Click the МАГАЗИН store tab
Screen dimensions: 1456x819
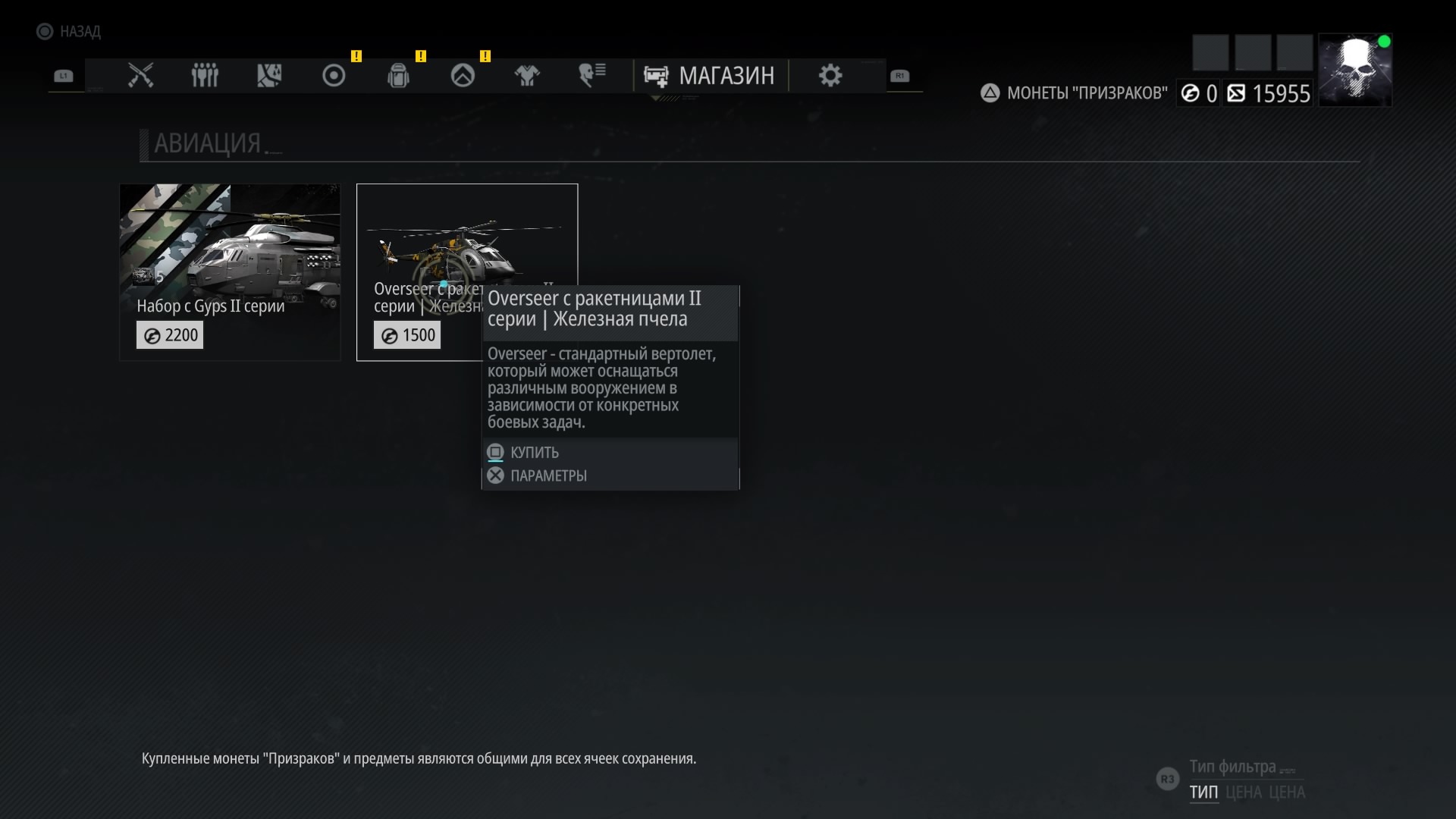pos(711,76)
